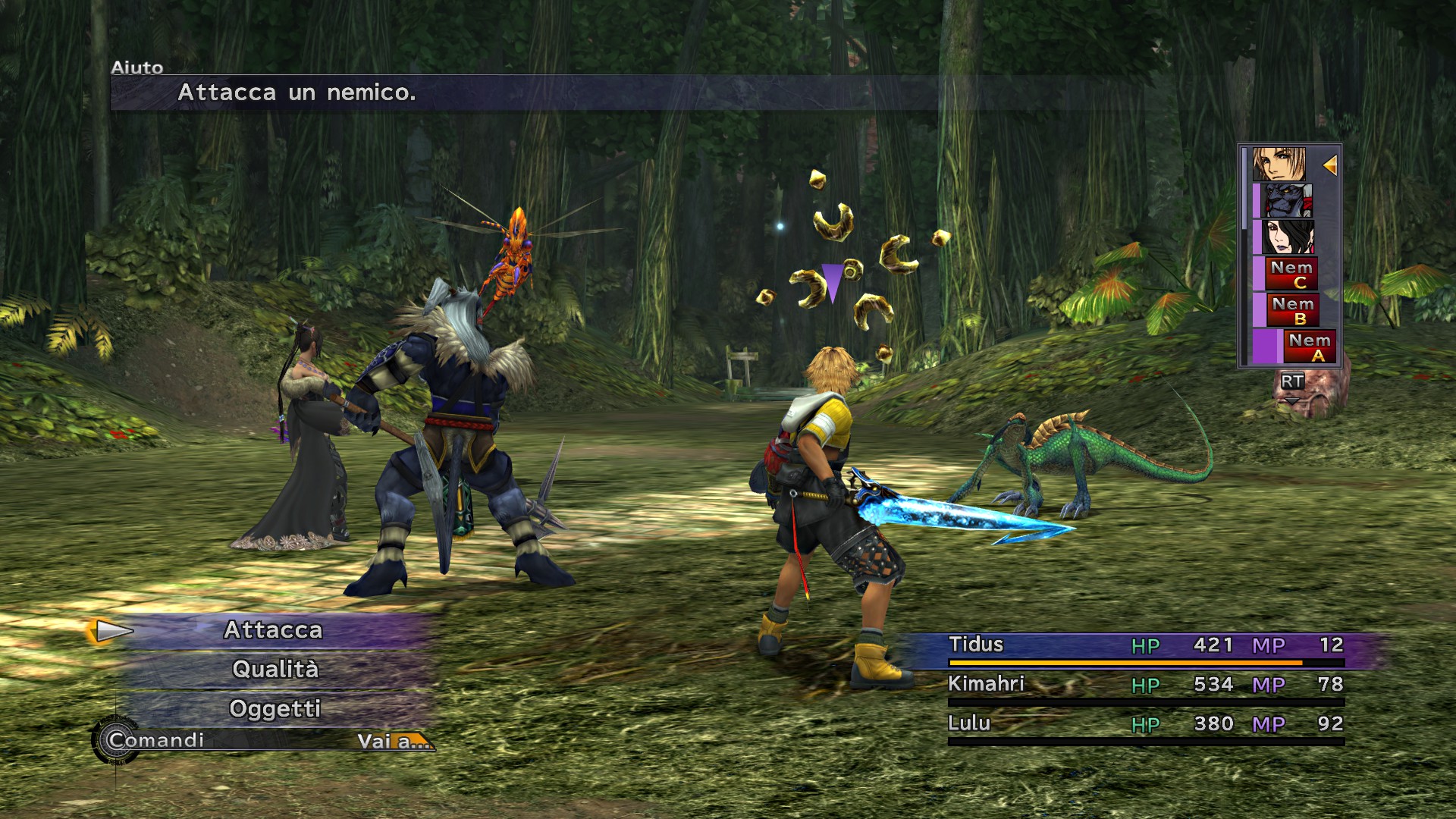Select the Attacca command
The image size is (1456, 819).
[274, 630]
